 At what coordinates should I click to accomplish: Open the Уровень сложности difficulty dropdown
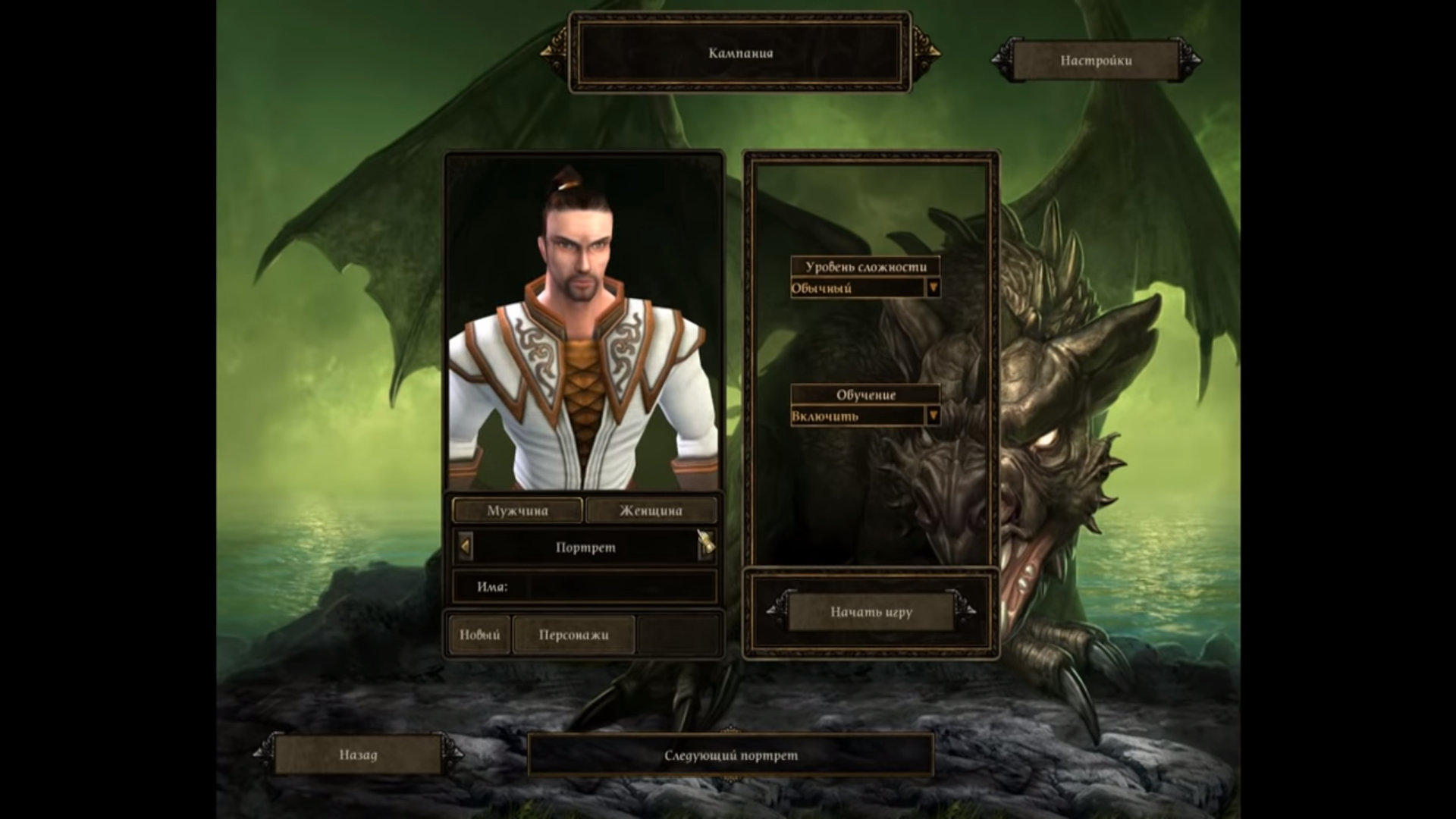(x=933, y=288)
